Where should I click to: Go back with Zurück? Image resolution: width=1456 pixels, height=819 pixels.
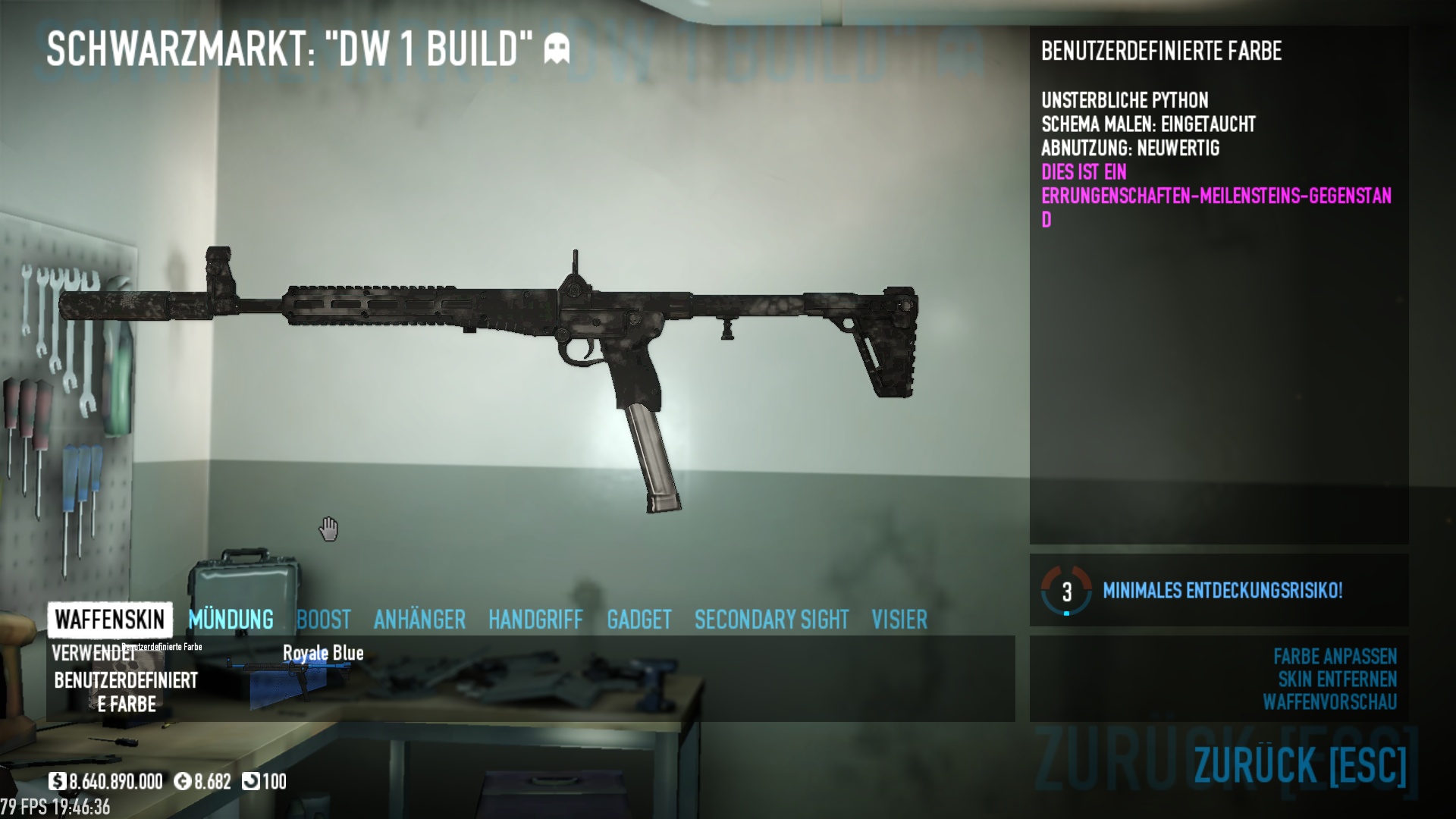coord(1300,764)
